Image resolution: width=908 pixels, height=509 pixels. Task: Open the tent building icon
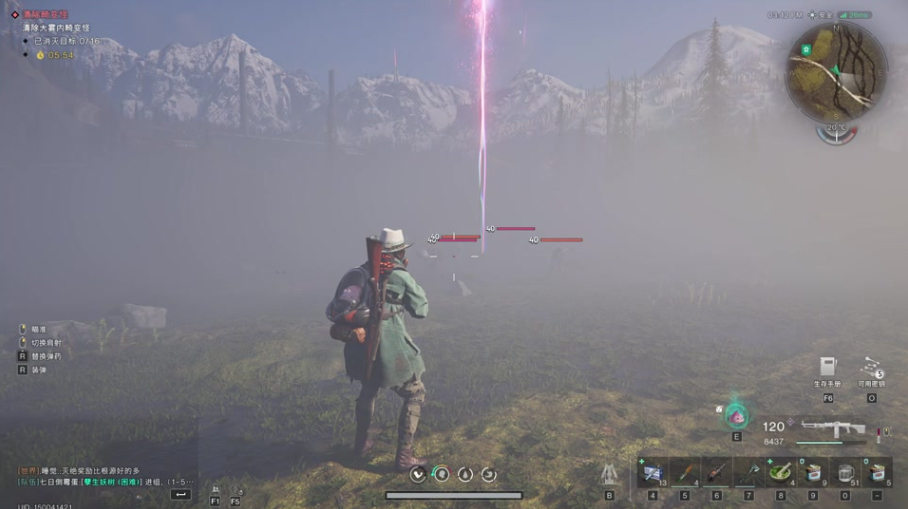[x=609, y=474]
